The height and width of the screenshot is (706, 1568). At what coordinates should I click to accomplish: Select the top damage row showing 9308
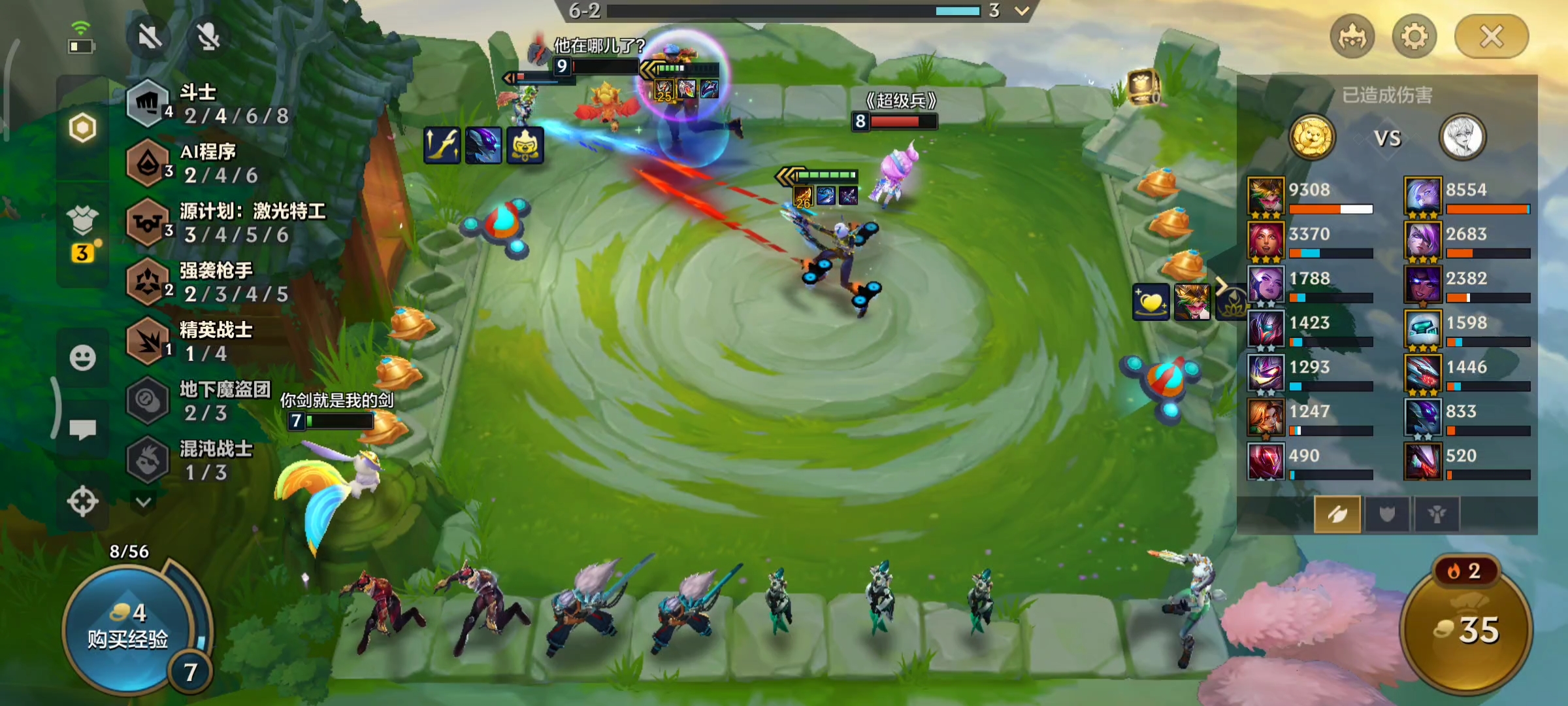tap(1310, 196)
